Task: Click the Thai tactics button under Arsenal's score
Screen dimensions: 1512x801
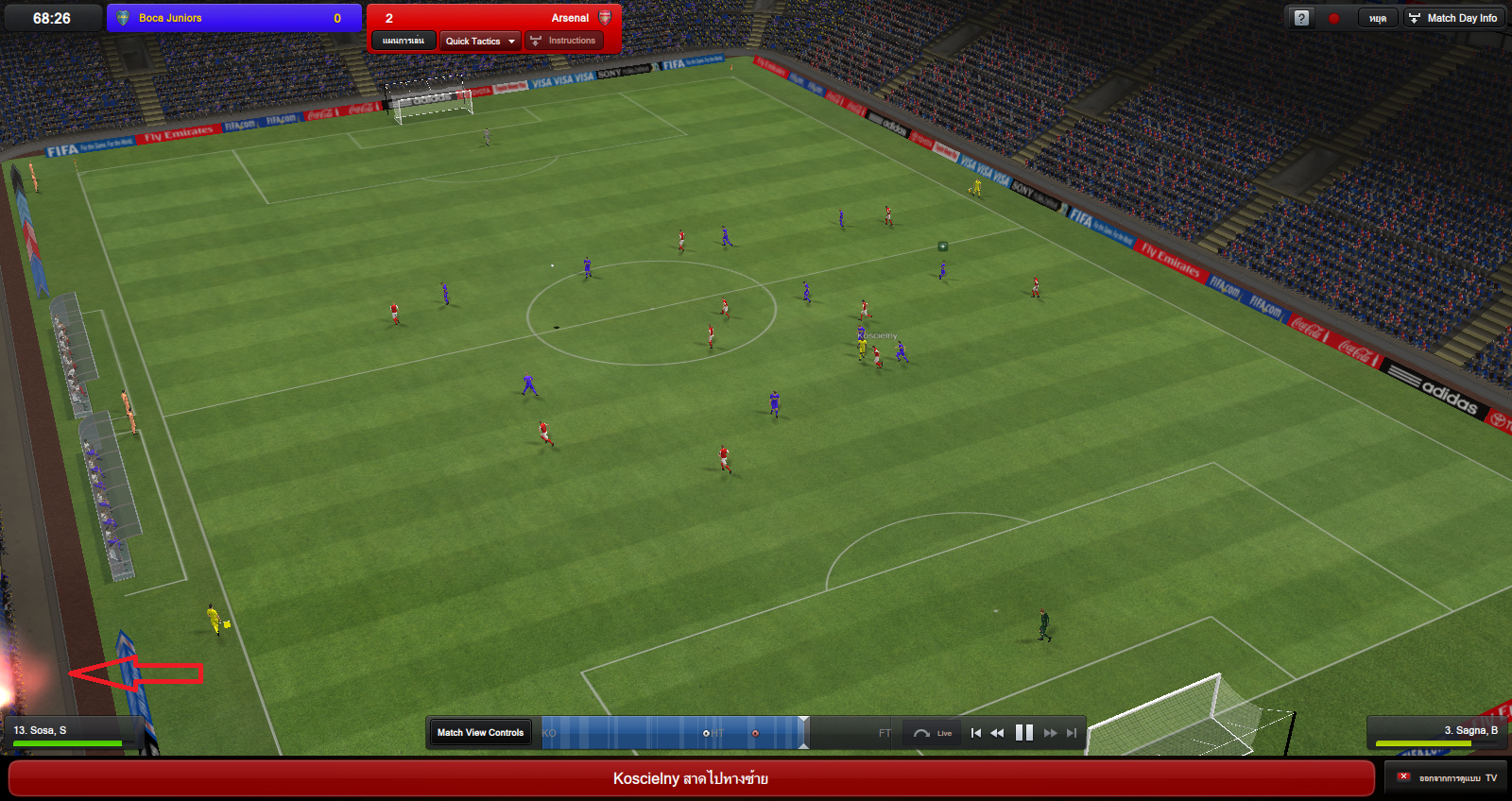Action: click(404, 41)
